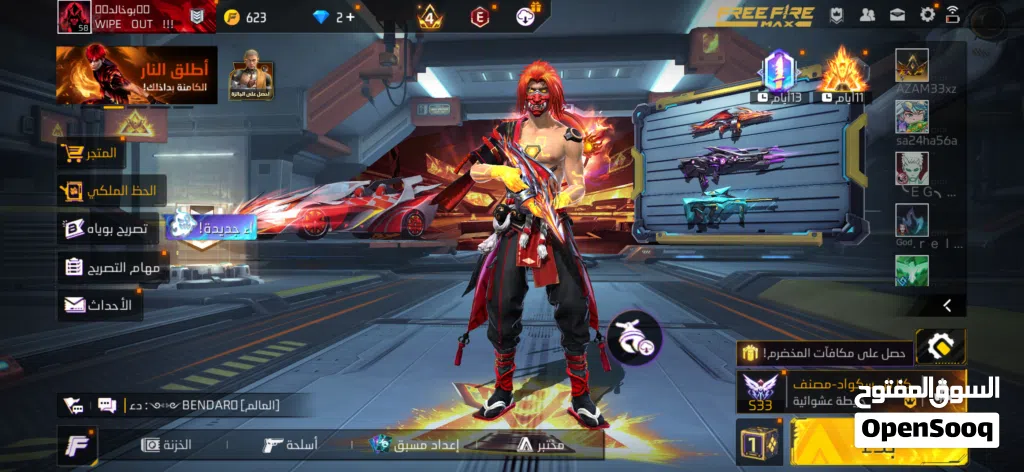Switch to the Weapons (أسلحة) tab

(290, 444)
